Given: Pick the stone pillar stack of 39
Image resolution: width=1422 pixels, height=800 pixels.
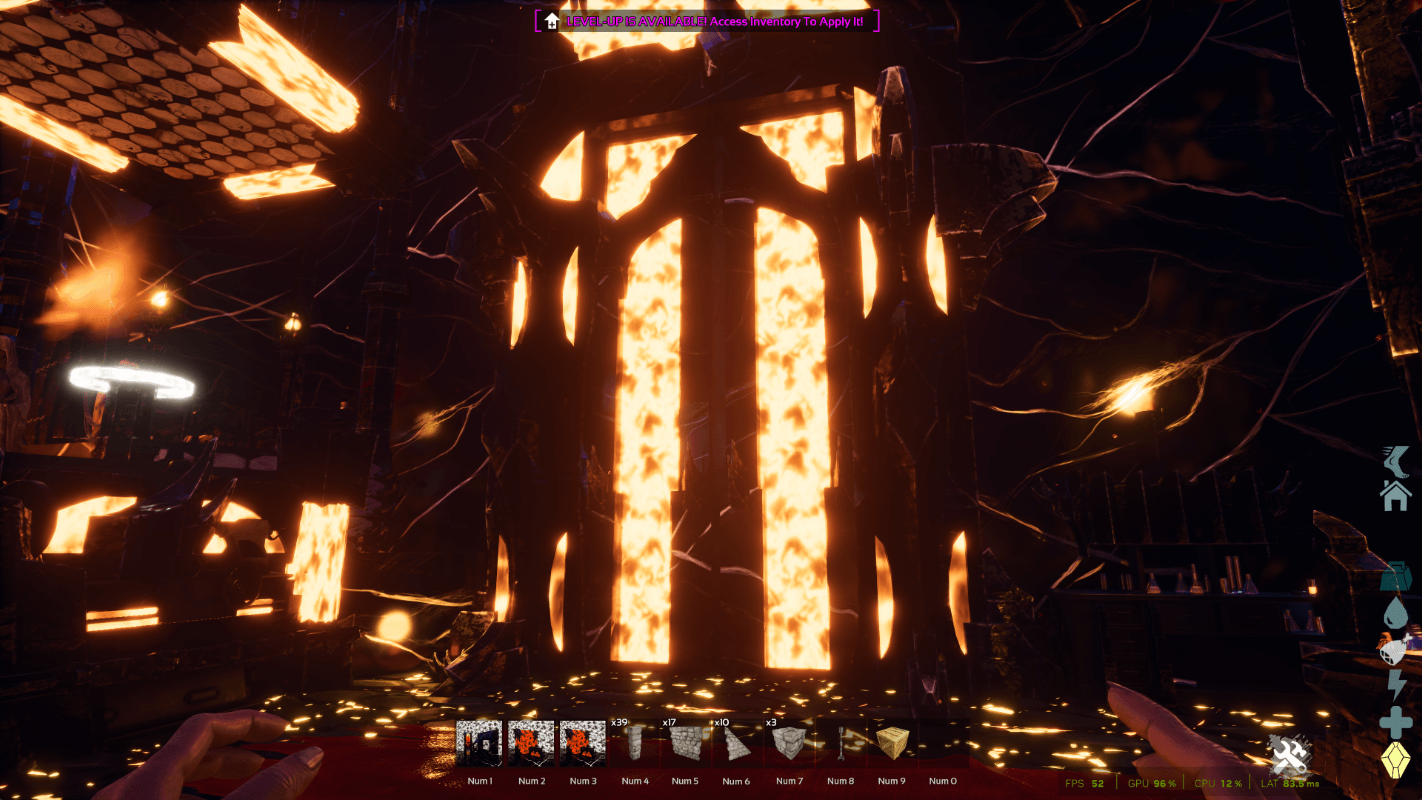Looking at the screenshot, I should point(635,744).
